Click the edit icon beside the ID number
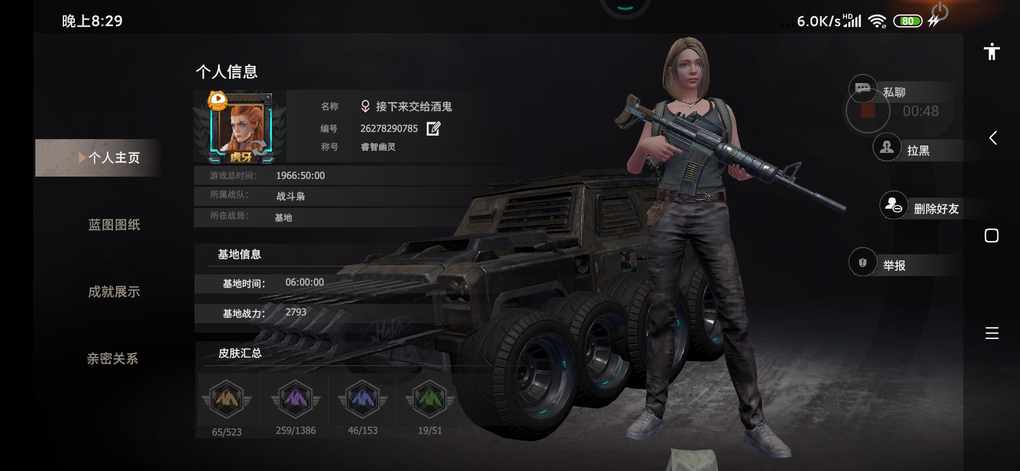 point(433,128)
